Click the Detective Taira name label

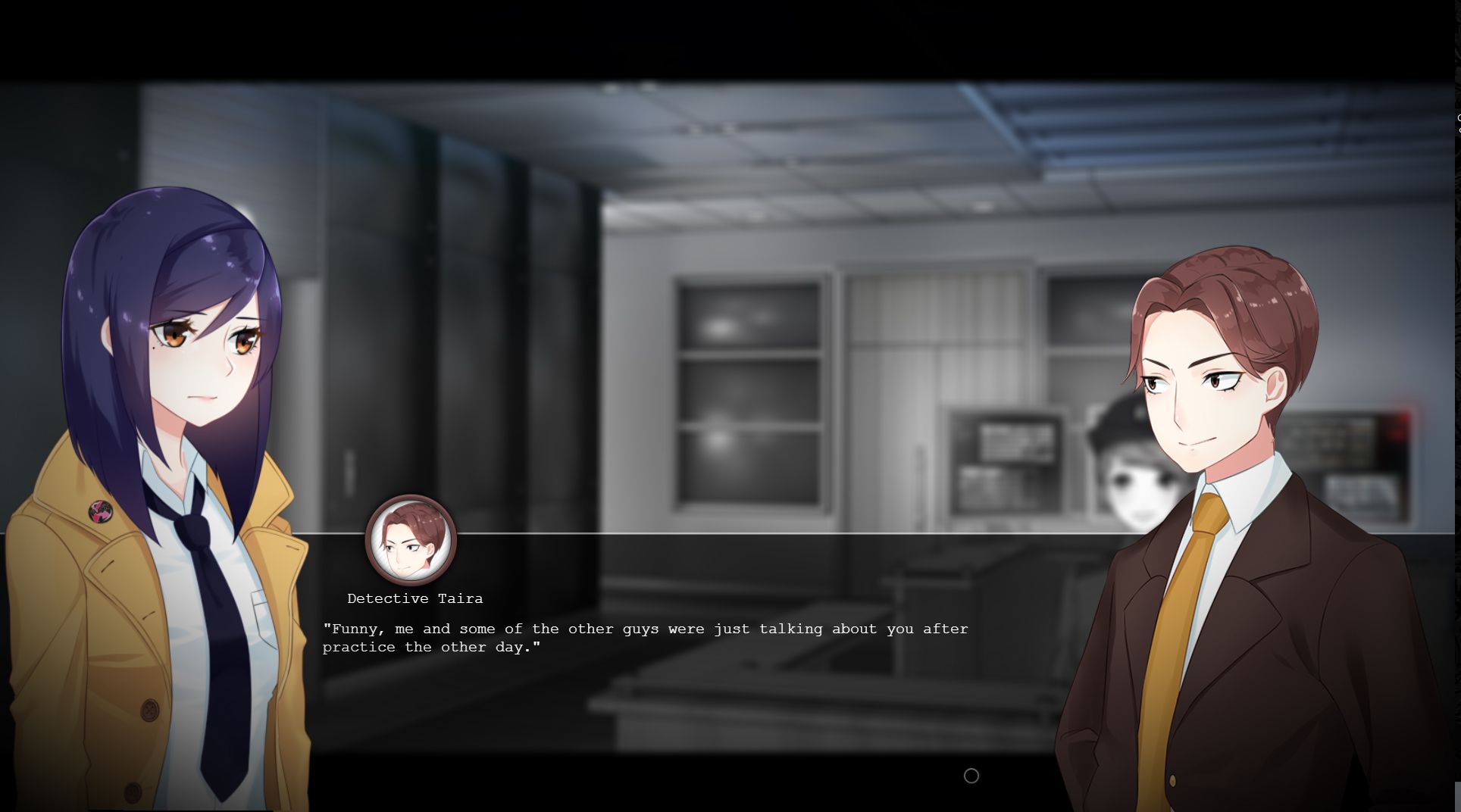click(x=415, y=598)
